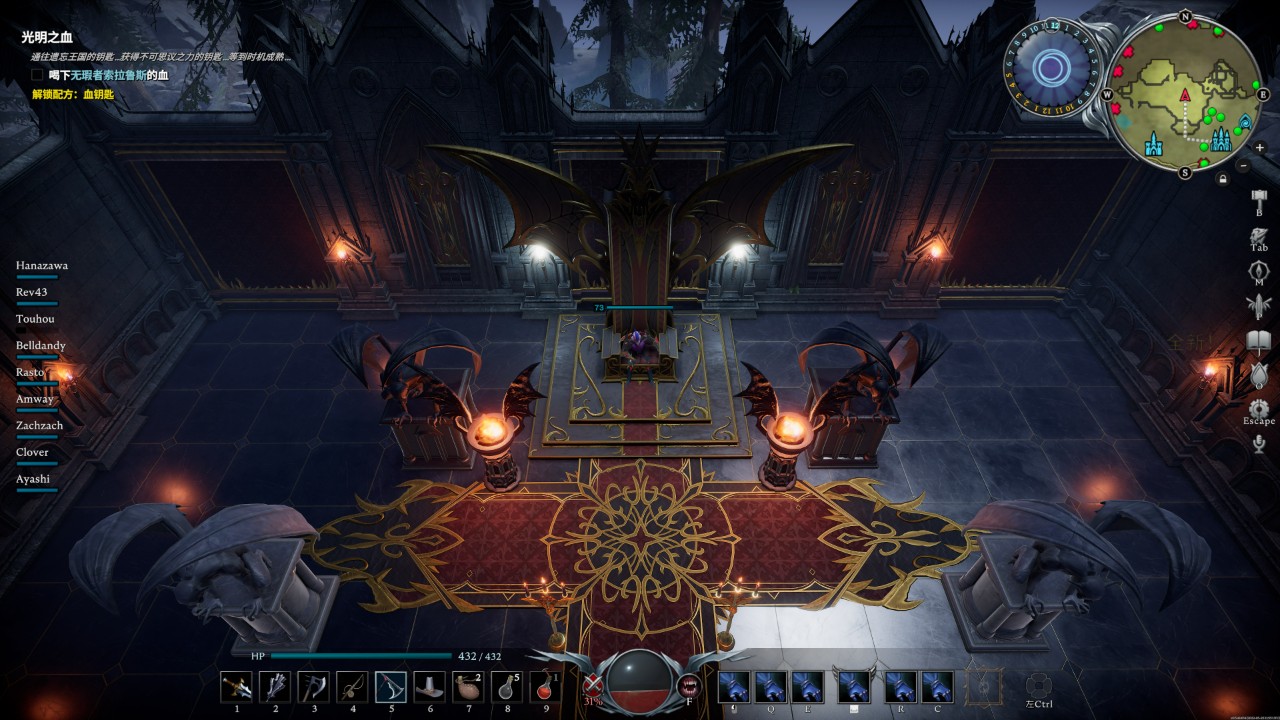This screenshot has height=720, width=1280.
Task: Open the open-book journal icon
Action: pyautogui.click(x=1259, y=342)
